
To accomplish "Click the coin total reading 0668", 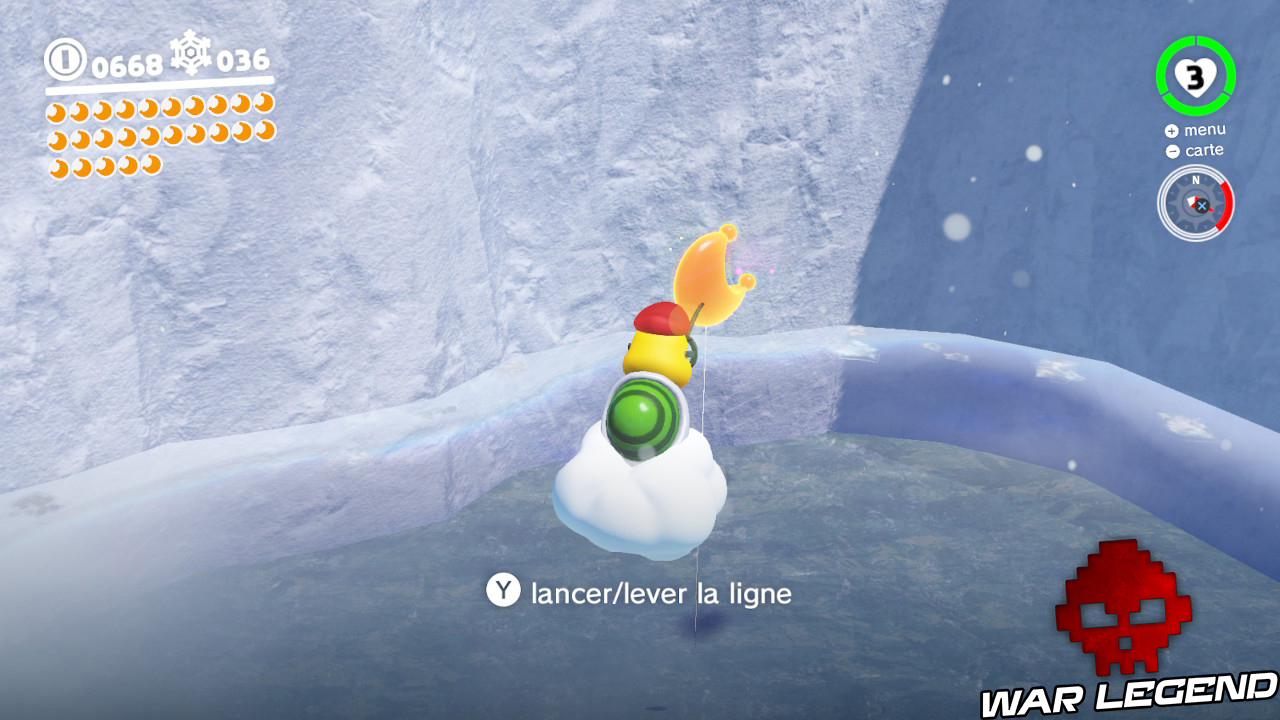I will point(126,63).
